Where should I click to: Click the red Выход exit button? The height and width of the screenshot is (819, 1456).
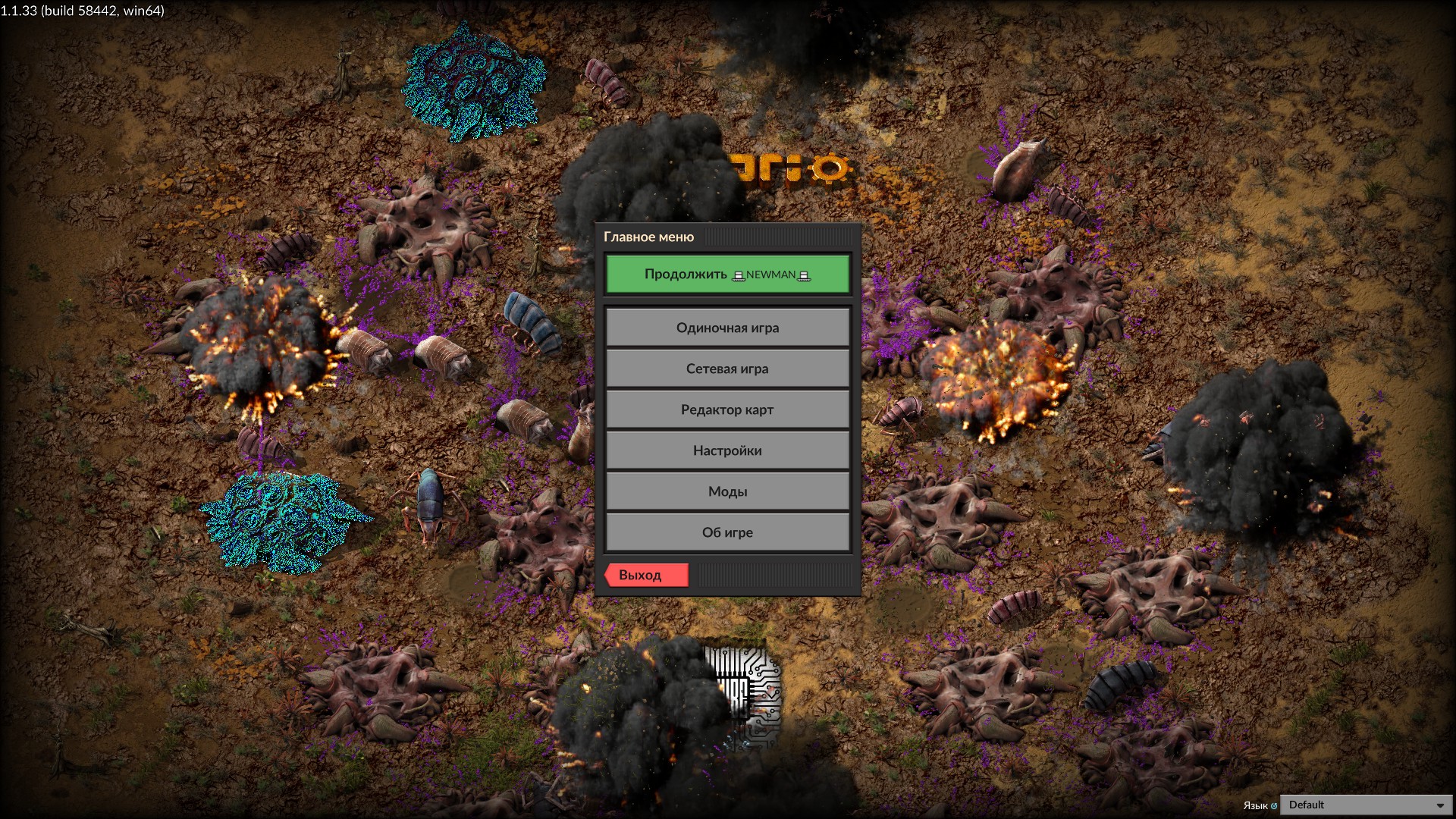647,575
